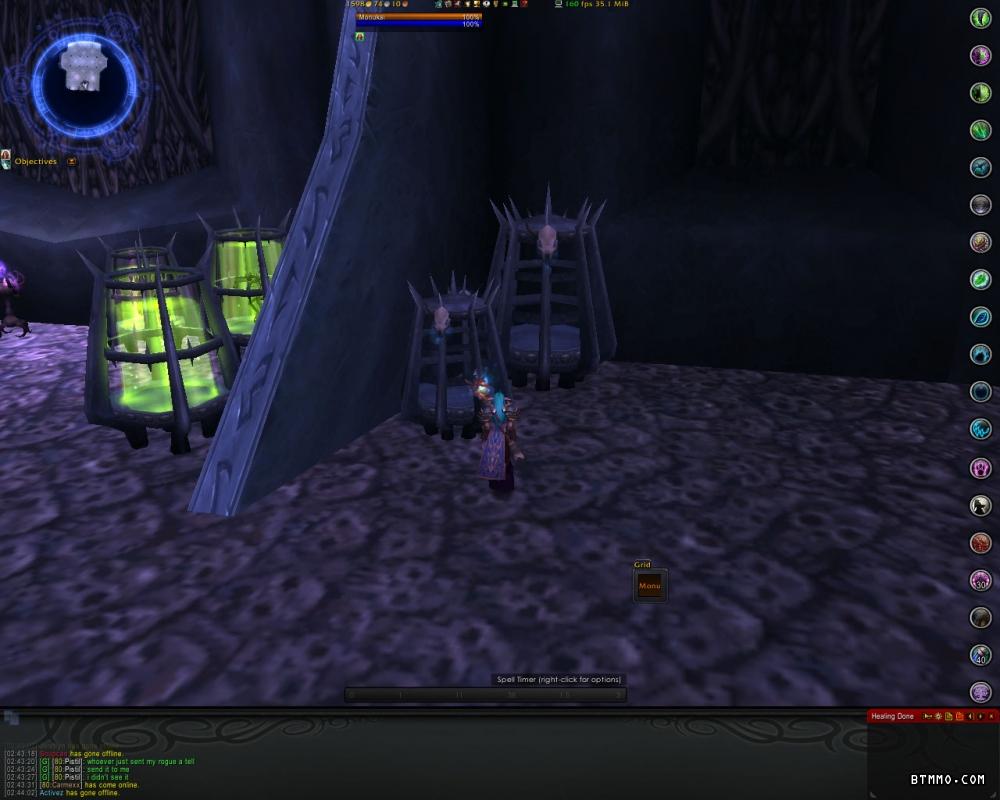This screenshot has height=800, width=1000.
Task: Activate the spell icon showing number 30
Action: 981,580
